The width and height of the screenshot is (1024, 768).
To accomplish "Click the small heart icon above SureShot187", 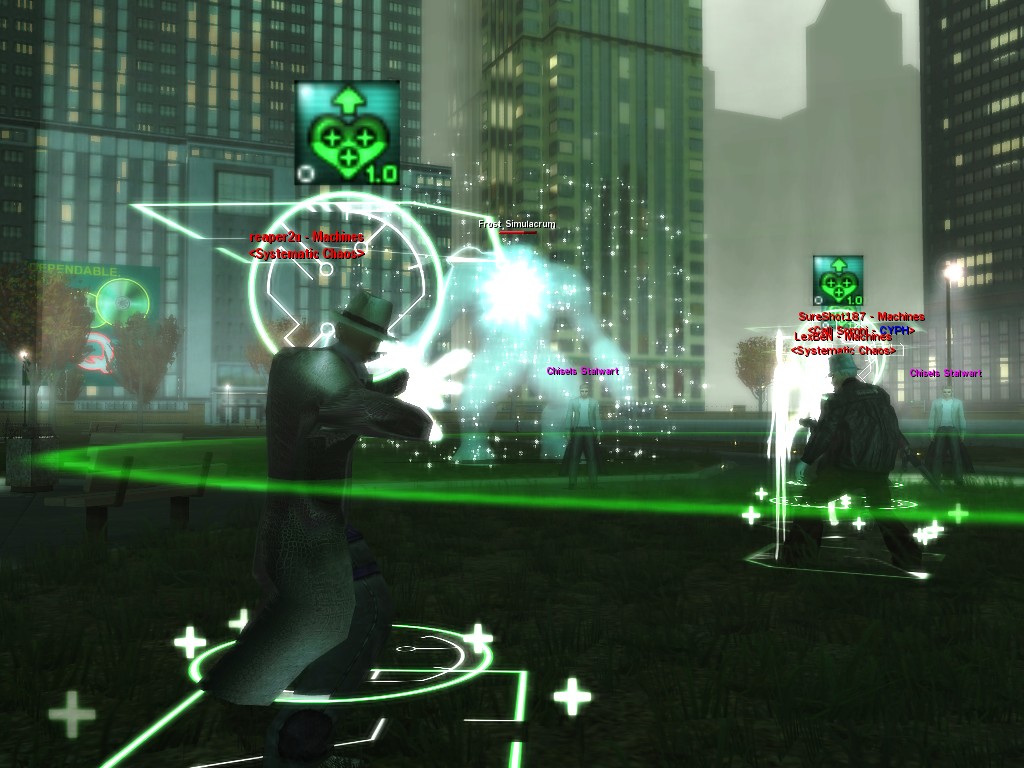I will (838, 280).
